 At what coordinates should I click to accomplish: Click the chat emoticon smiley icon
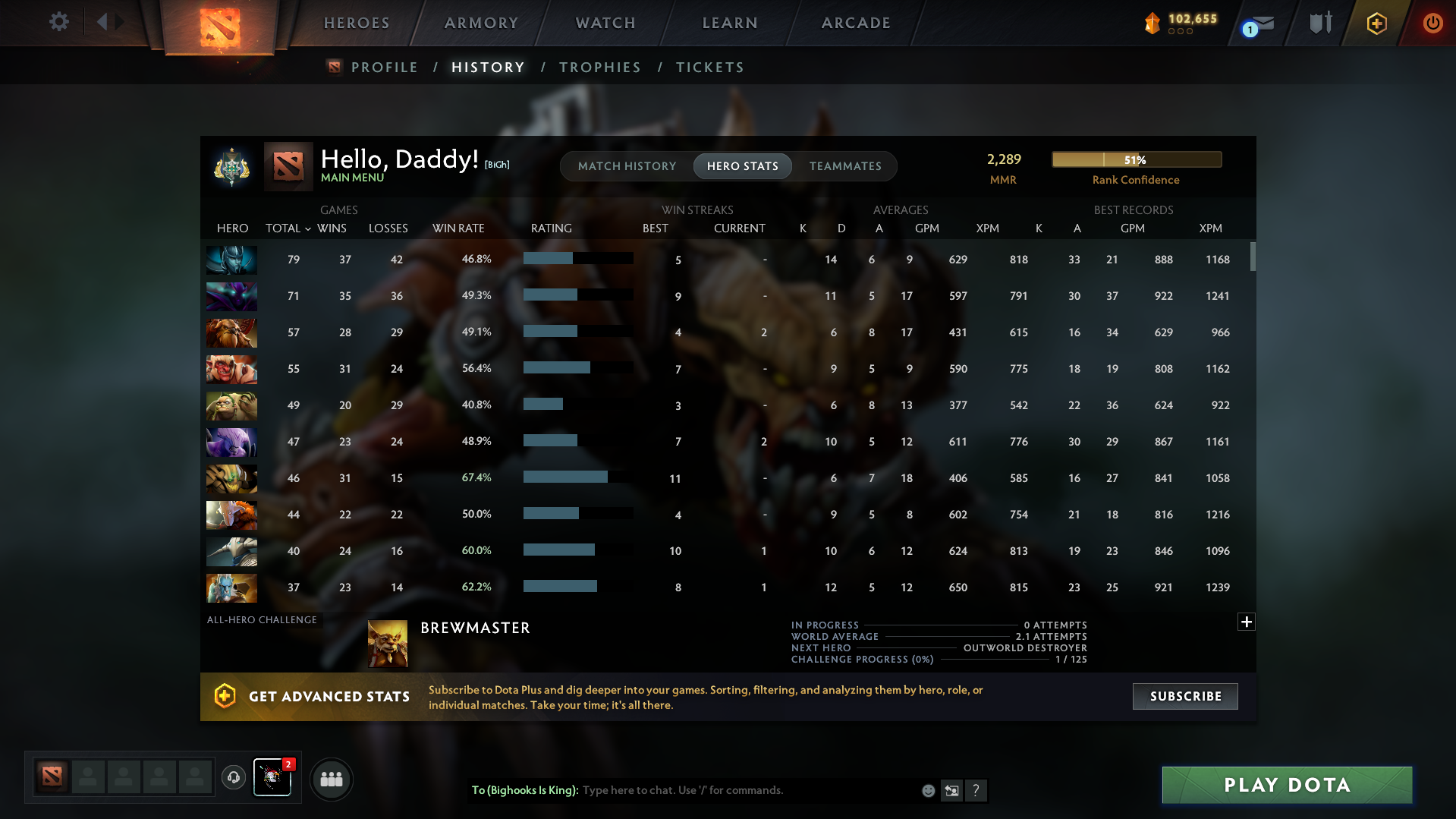coord(928,790)
